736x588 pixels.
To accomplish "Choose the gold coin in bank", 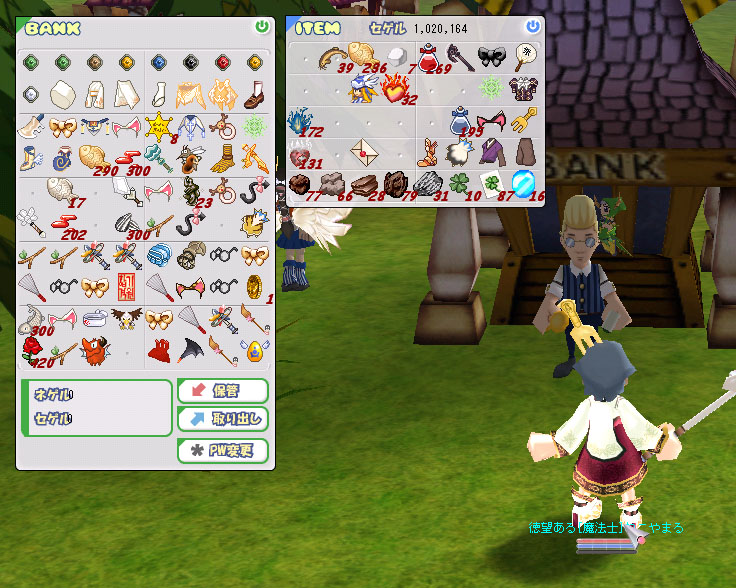I will (x=253, y=287).
